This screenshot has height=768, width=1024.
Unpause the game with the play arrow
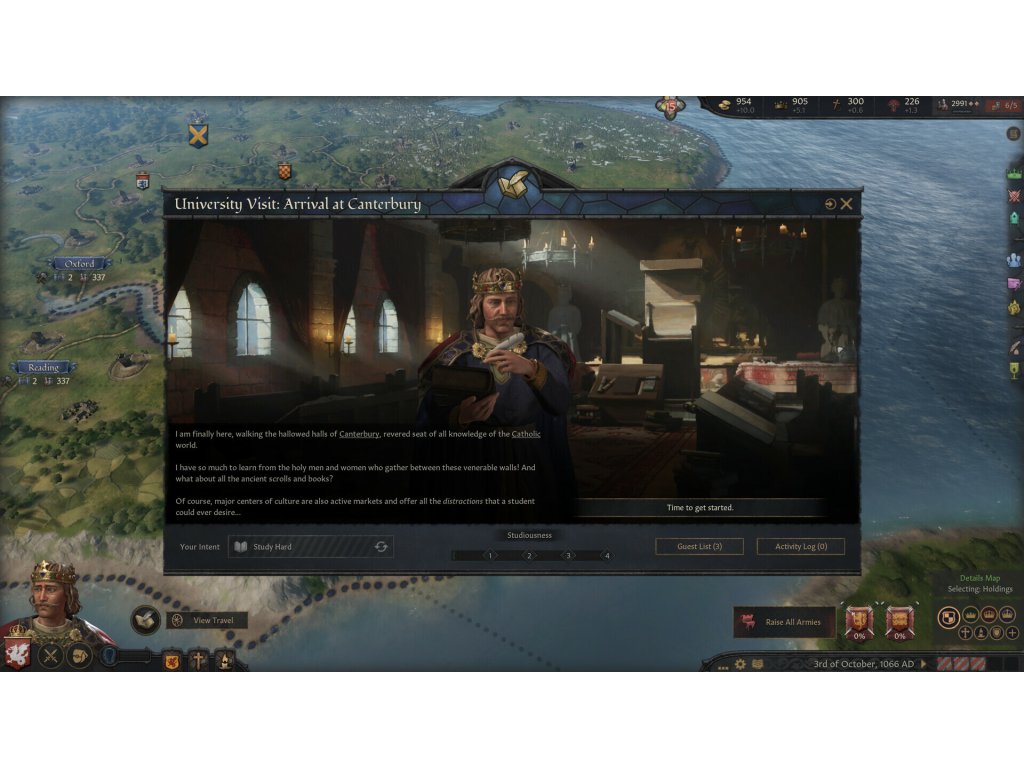(924, 664)
